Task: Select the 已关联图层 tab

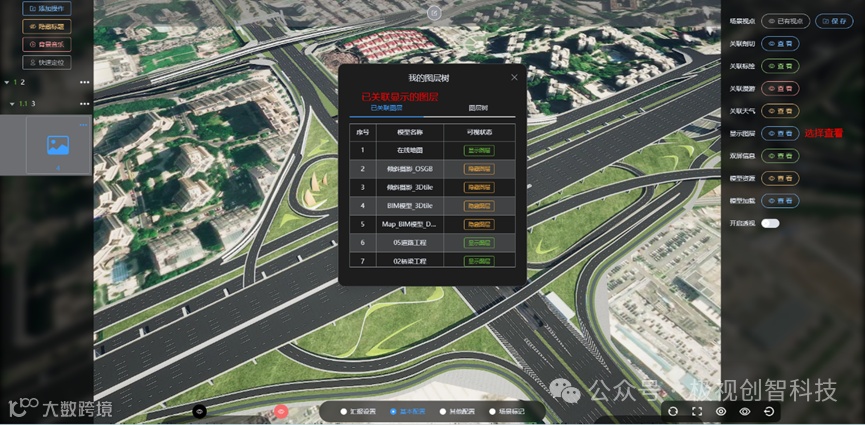Action: tap(386, 107)
